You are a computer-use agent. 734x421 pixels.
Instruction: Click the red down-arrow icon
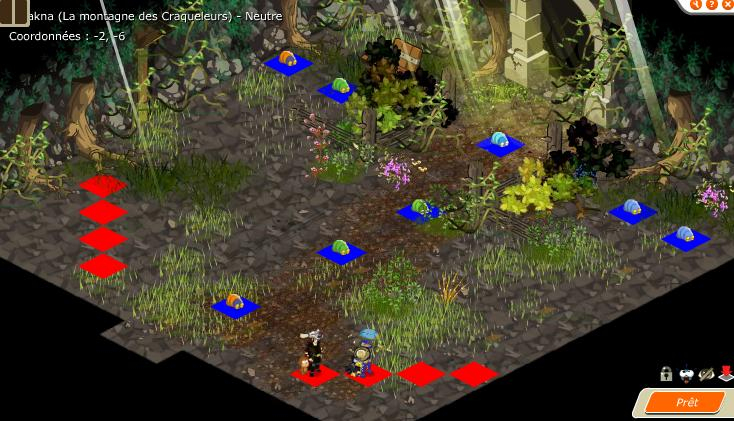(x=726, y=374)
